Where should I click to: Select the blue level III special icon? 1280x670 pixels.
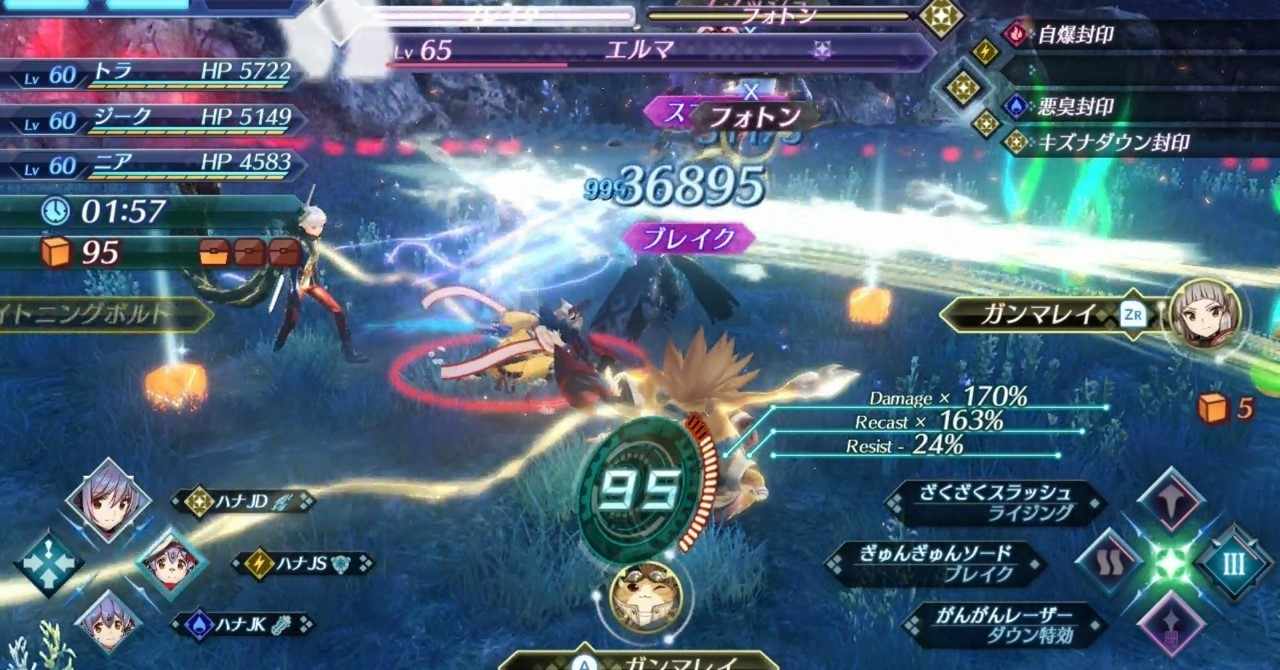1233,563
